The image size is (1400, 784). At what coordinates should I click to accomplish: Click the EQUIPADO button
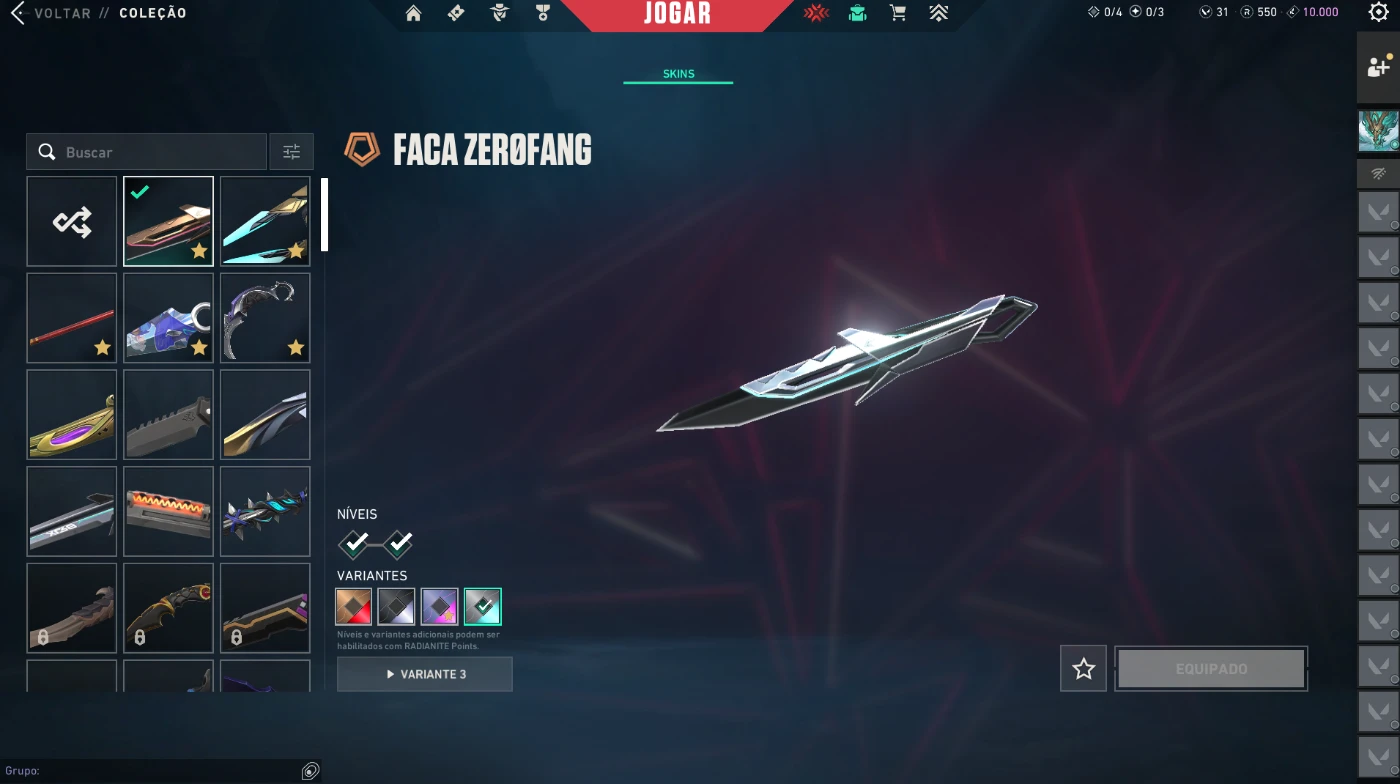coord(1211,668)
